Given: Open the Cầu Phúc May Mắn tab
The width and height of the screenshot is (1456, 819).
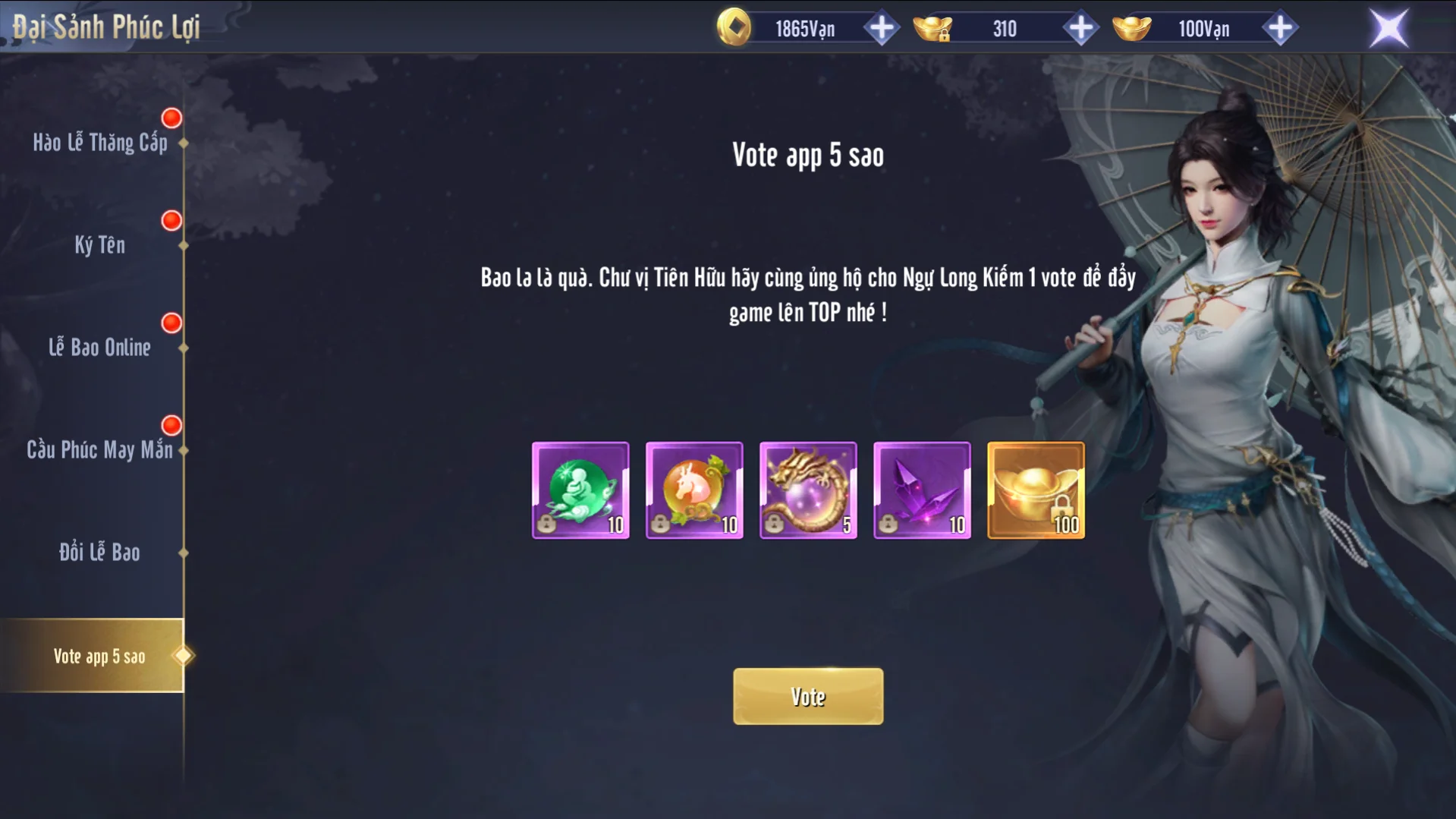Looking at the screenshot, I should click(x=99, y=450).
